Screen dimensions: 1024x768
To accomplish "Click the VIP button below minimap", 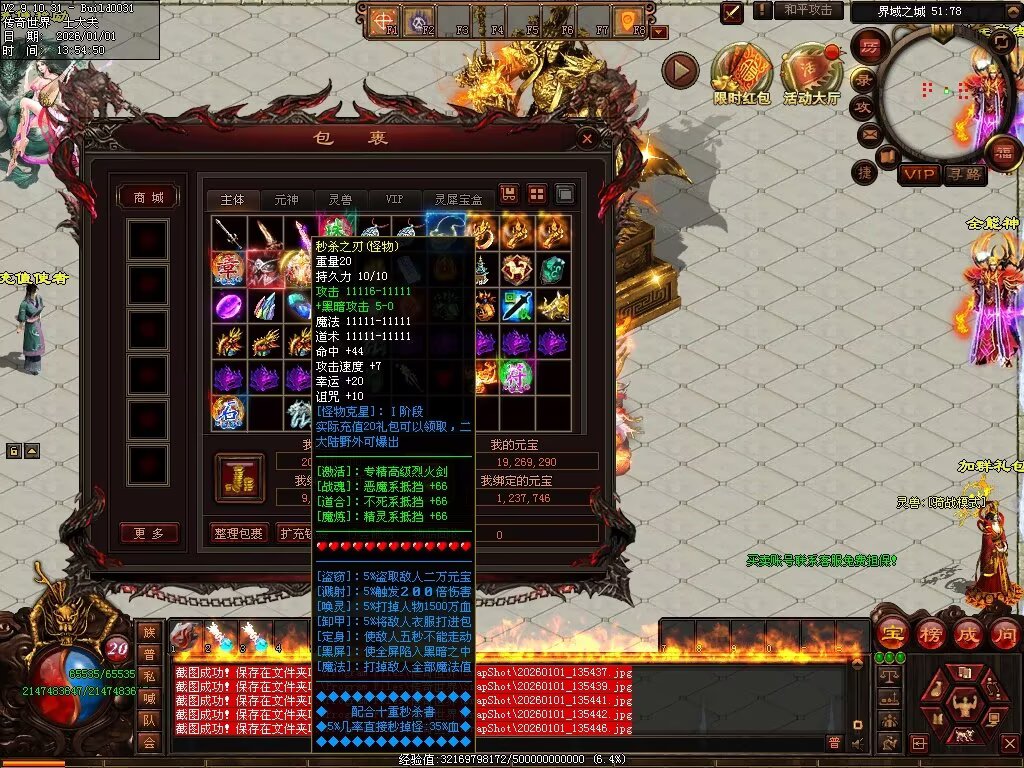I will pos(918,175).
